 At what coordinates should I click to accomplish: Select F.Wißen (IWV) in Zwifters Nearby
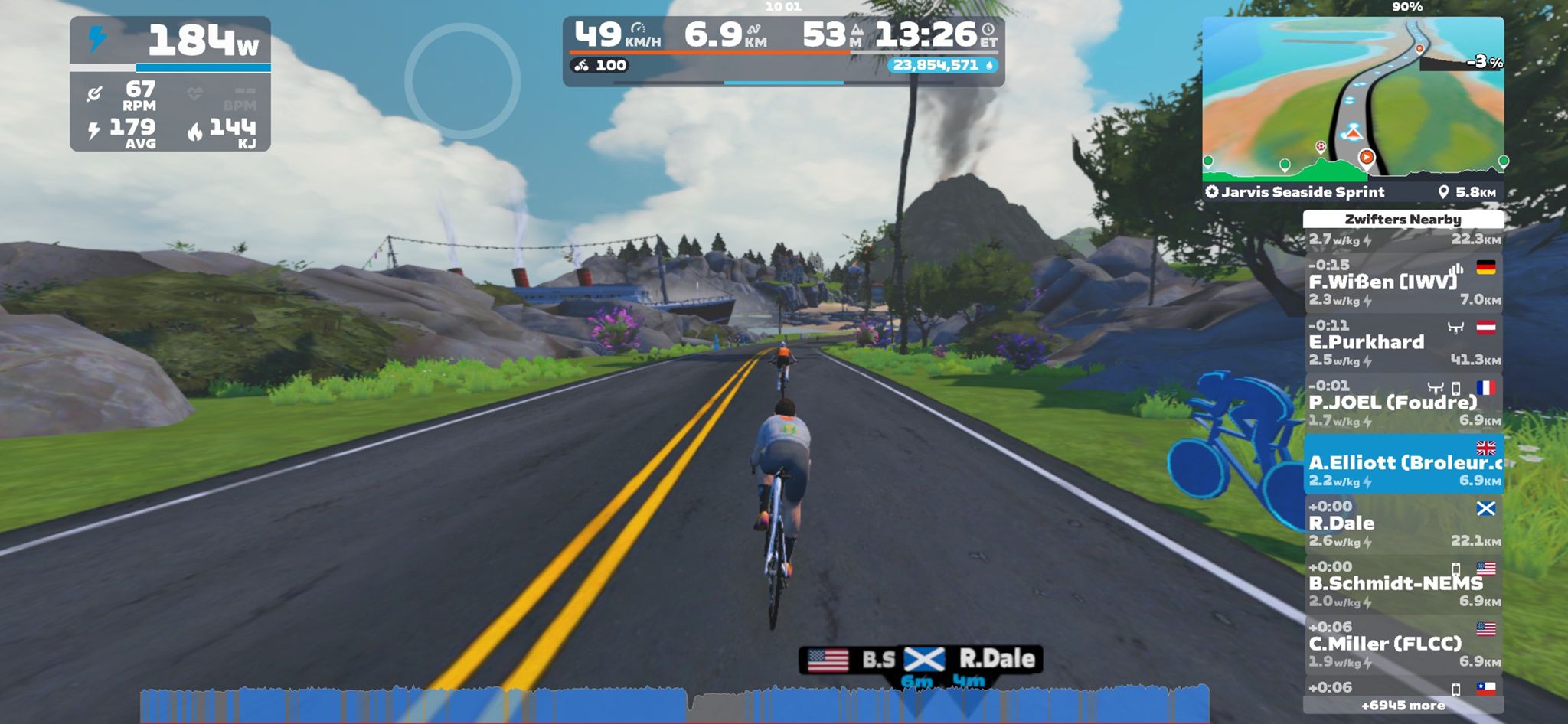pos(1403,282)
